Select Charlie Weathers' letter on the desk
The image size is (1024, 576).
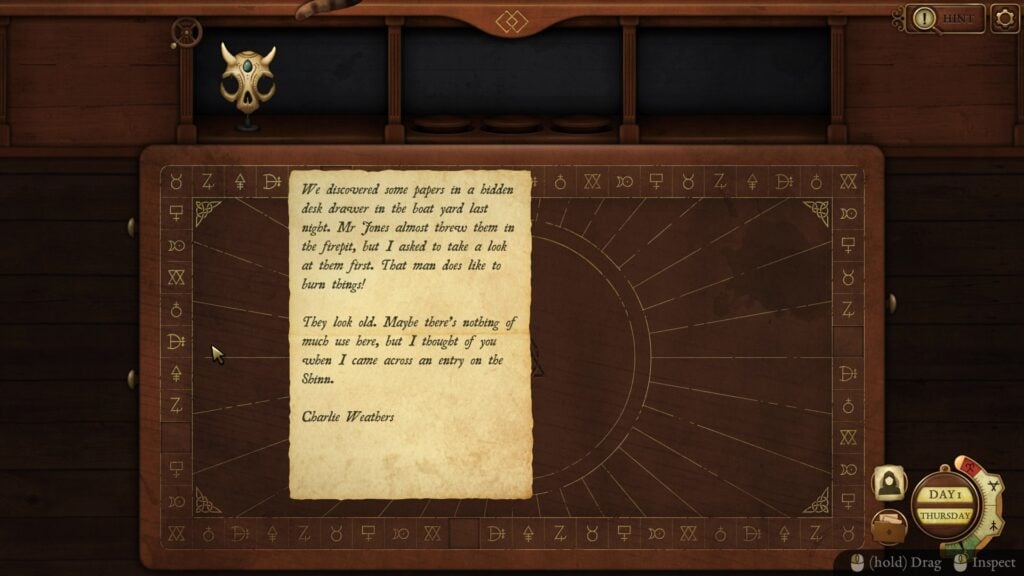pyautogui.click(x=410, y=335)
